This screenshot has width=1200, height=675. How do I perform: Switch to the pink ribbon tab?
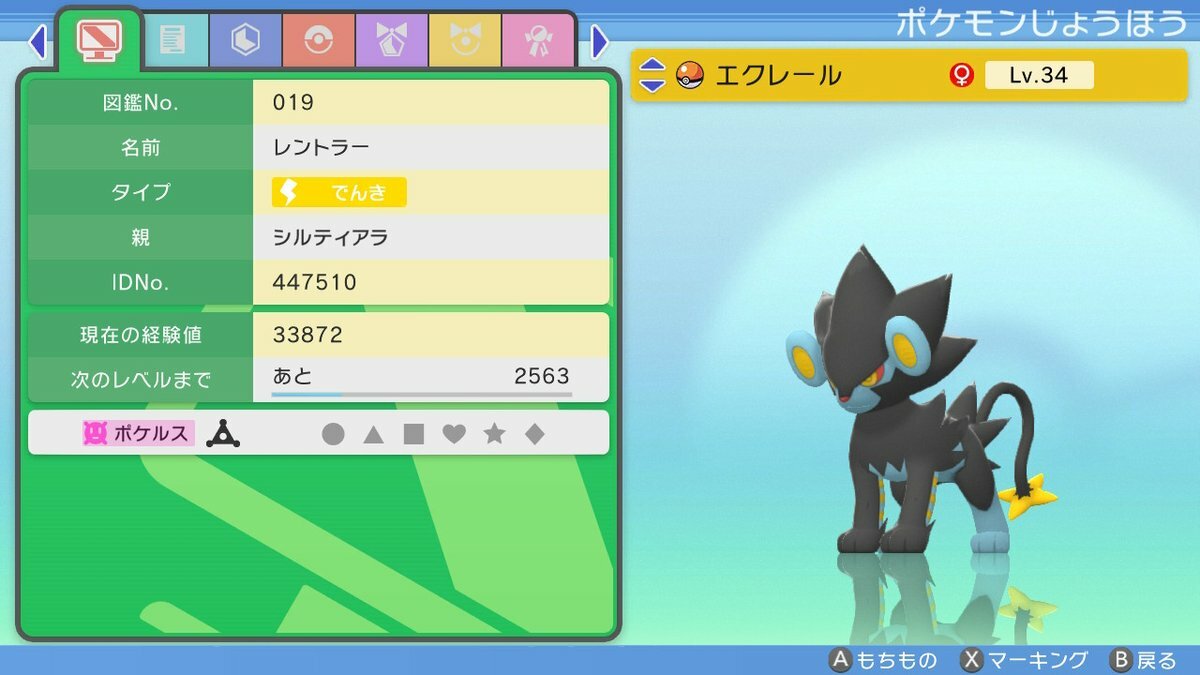[537, 41]
